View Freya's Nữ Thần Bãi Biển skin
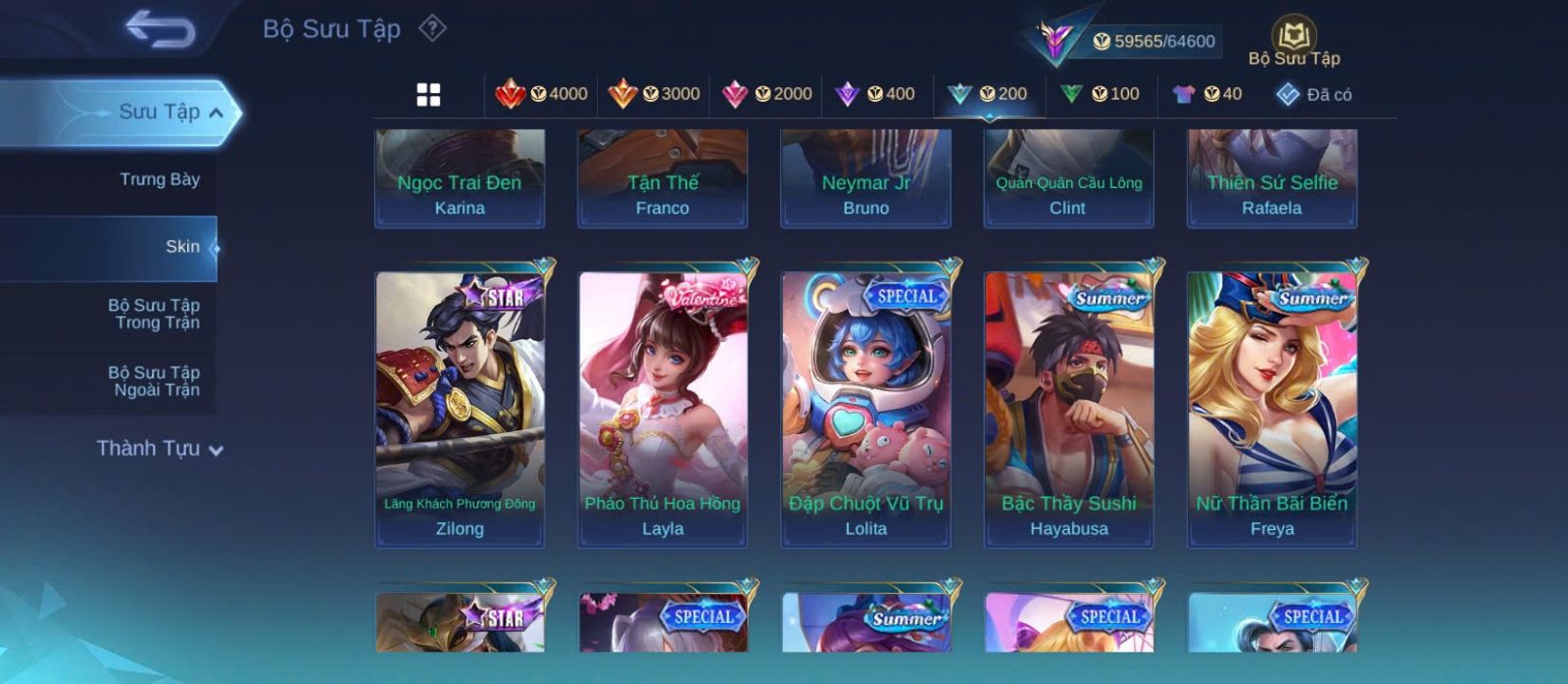 coord(1272,410)
